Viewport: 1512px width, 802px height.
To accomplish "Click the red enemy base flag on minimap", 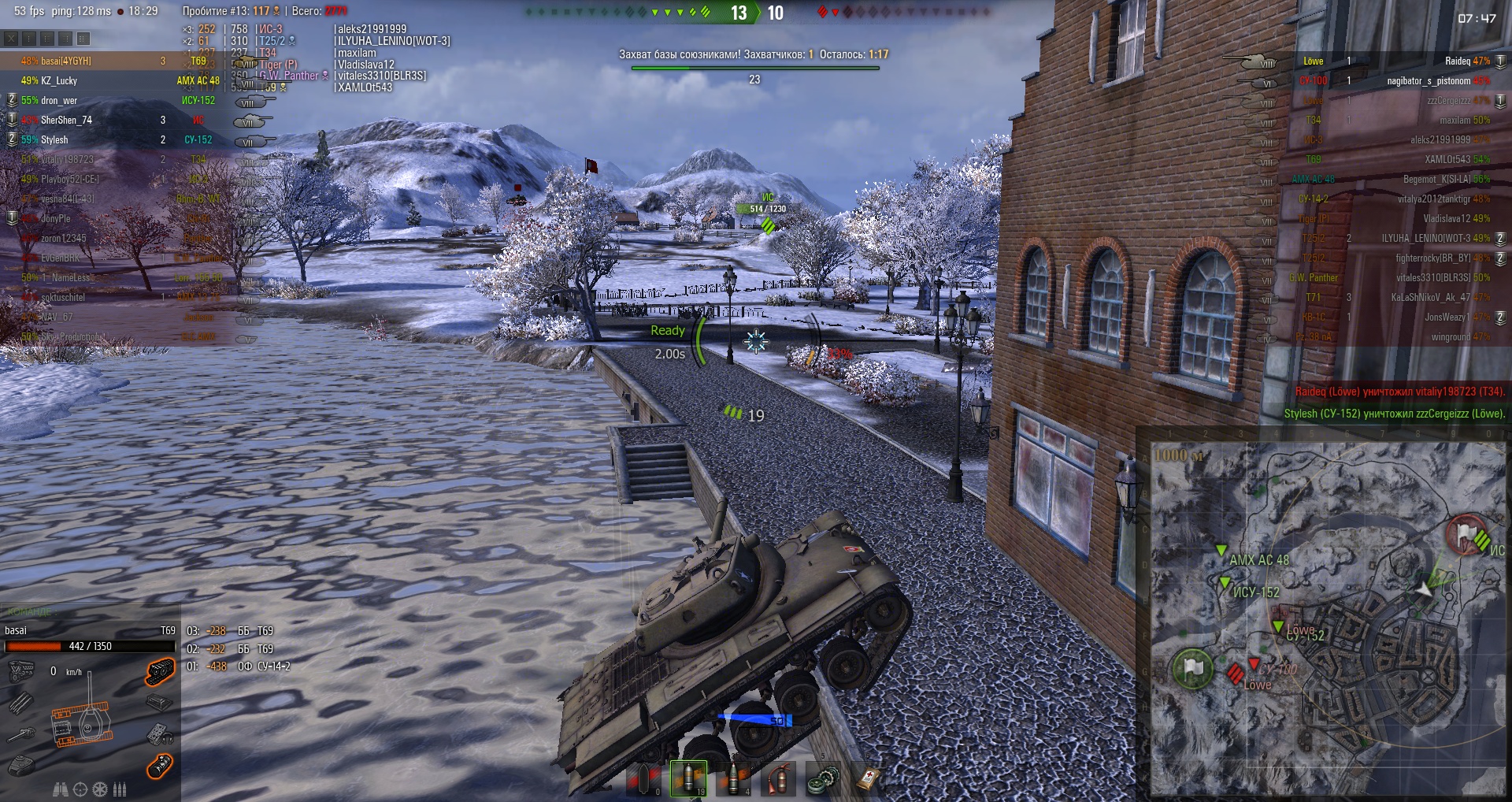I will 1465,535.
